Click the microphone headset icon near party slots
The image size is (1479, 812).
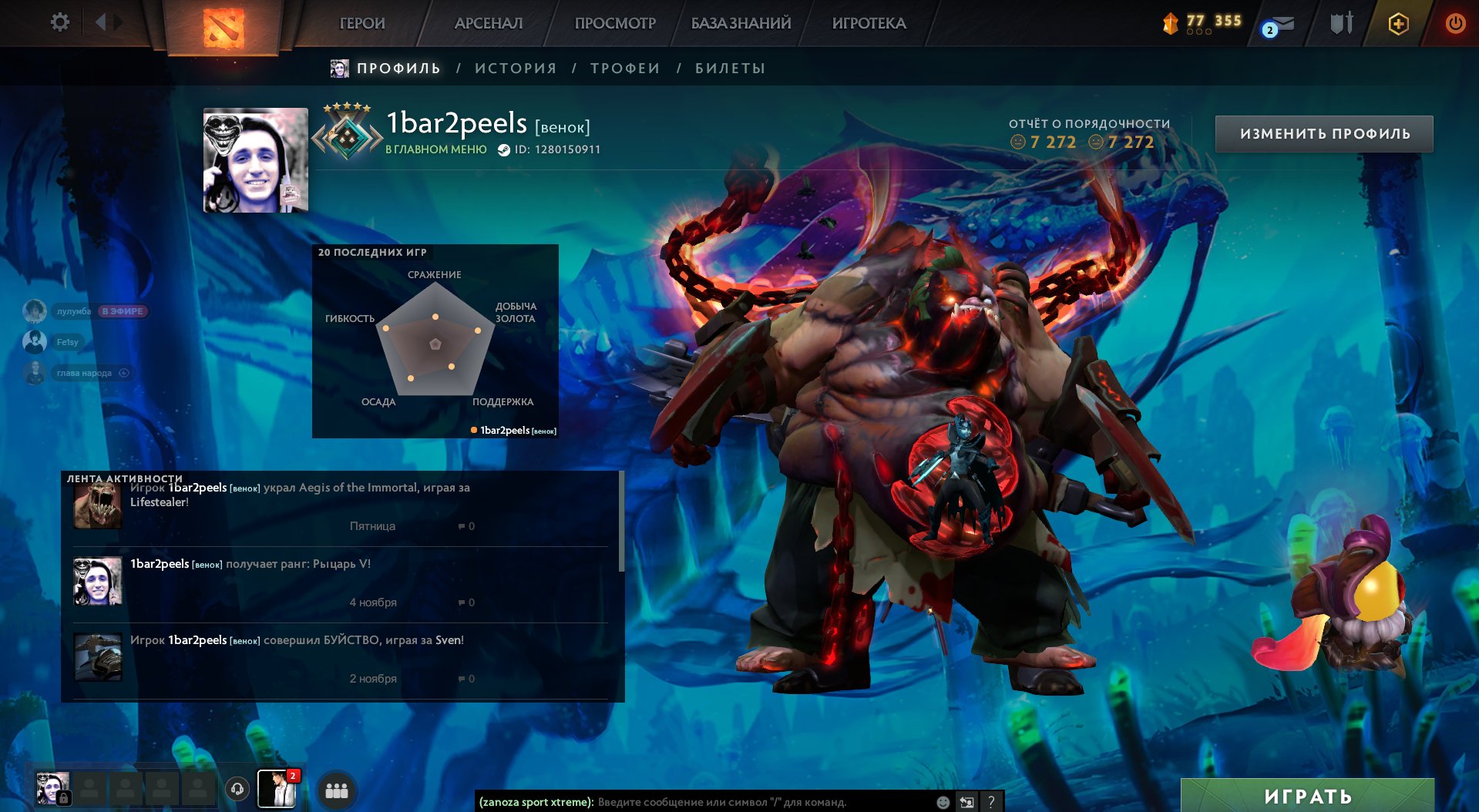235,790
